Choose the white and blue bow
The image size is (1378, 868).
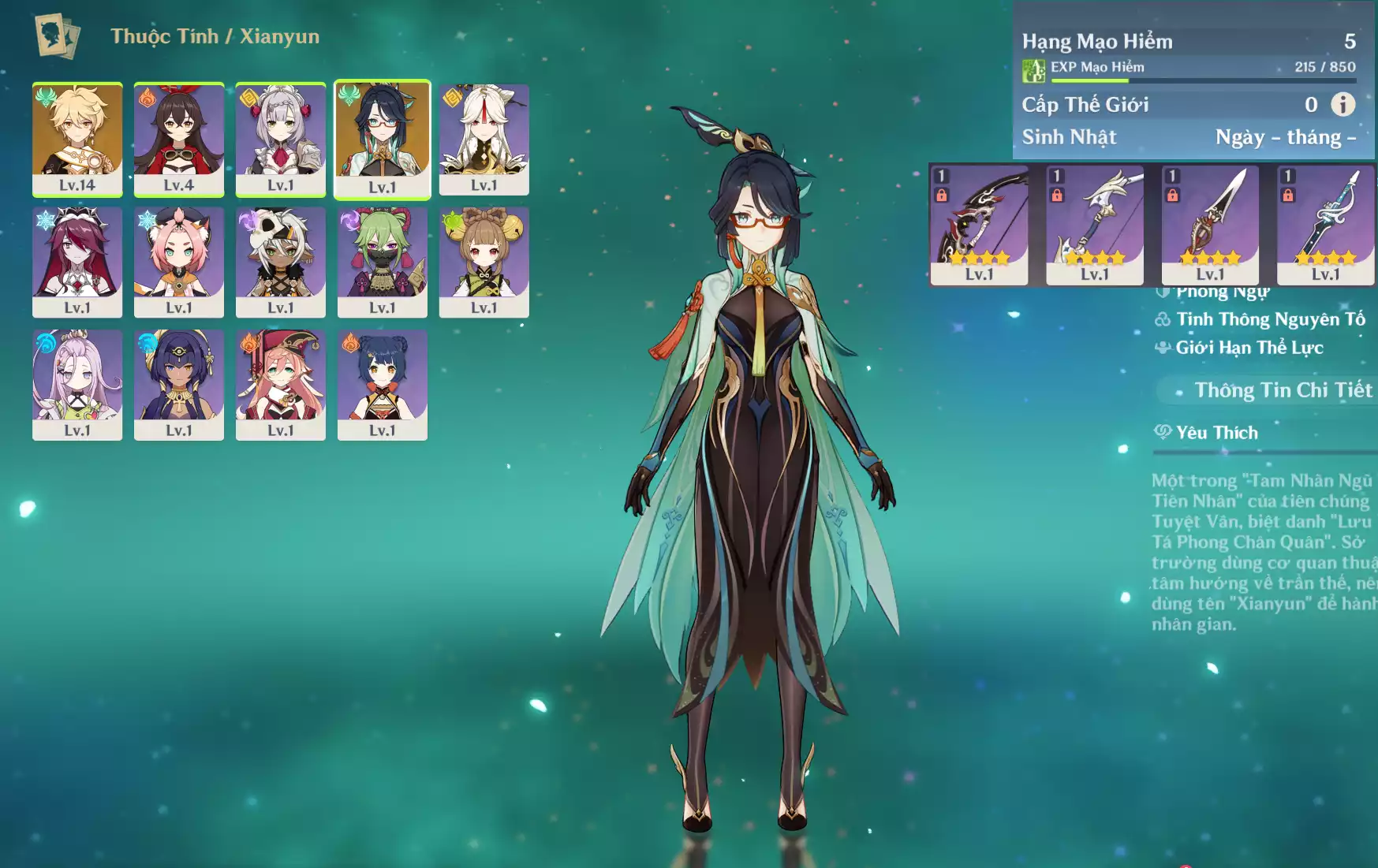pyautogui.click(x=1095, y=225)
